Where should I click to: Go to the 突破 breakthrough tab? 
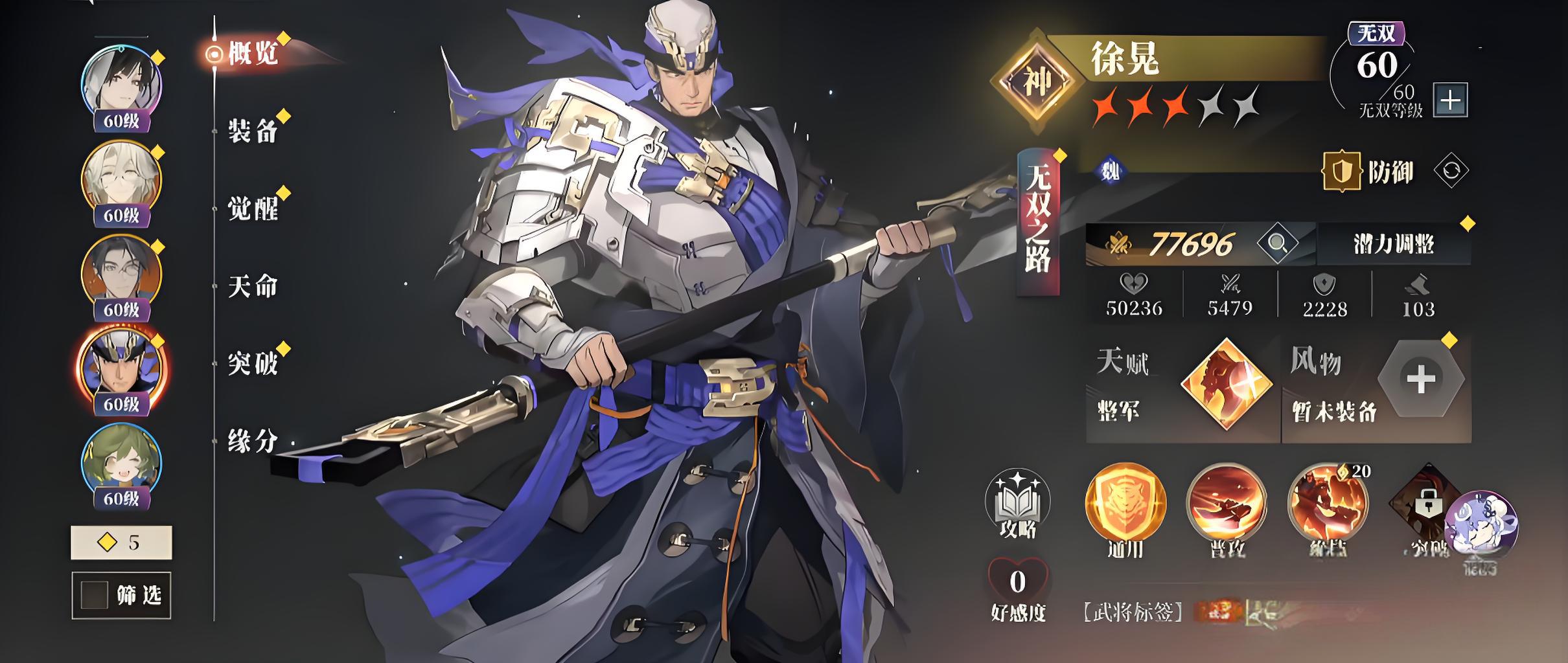[253, 364]
